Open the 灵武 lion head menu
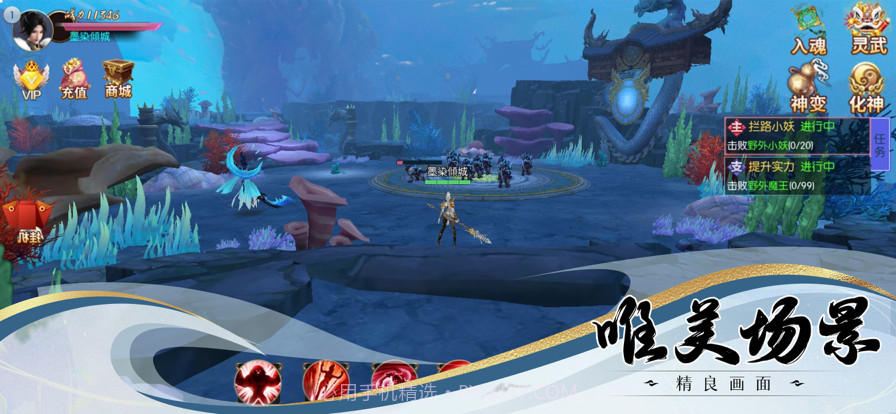This screenshot has width=896, height=414. click(x=866, y=28)
